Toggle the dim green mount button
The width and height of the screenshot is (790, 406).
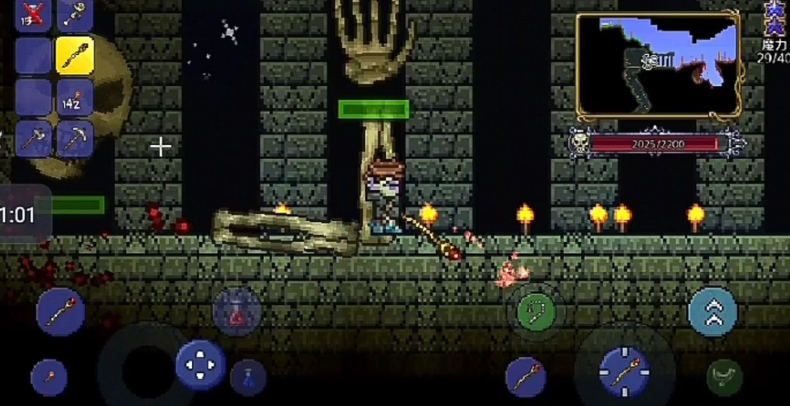tap(724, 376)
